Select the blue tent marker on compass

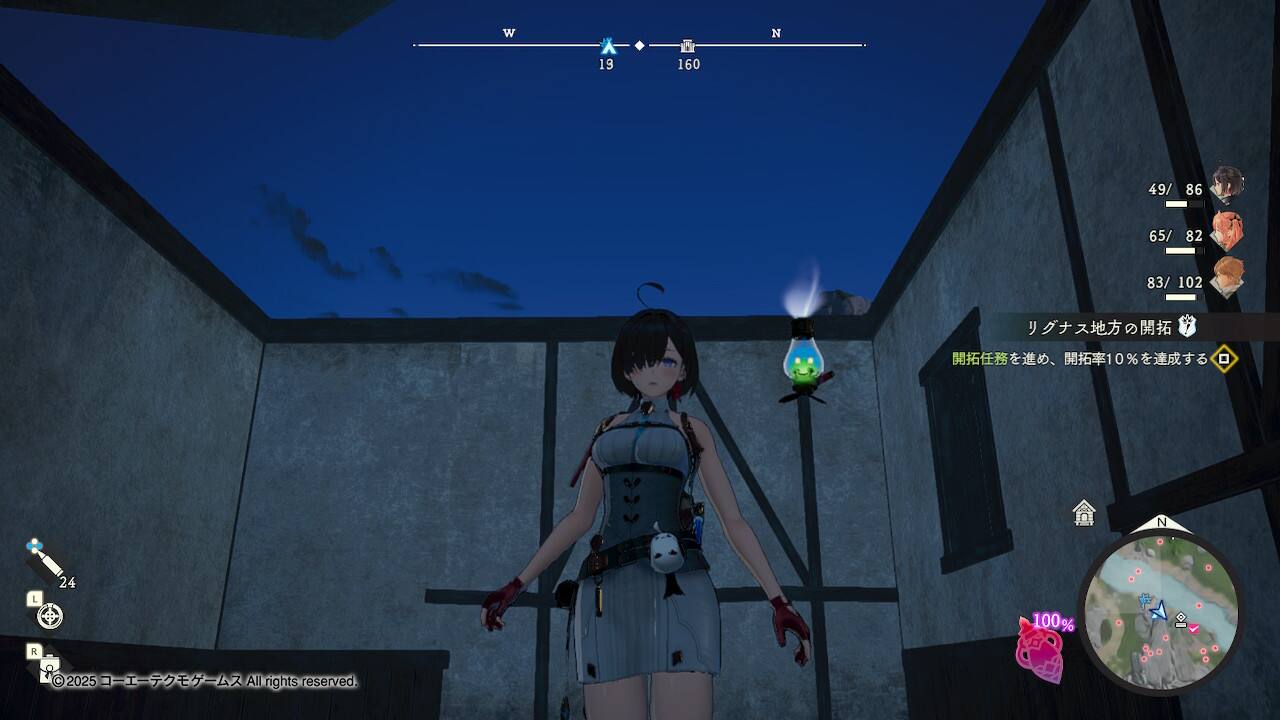click(607, 45)
